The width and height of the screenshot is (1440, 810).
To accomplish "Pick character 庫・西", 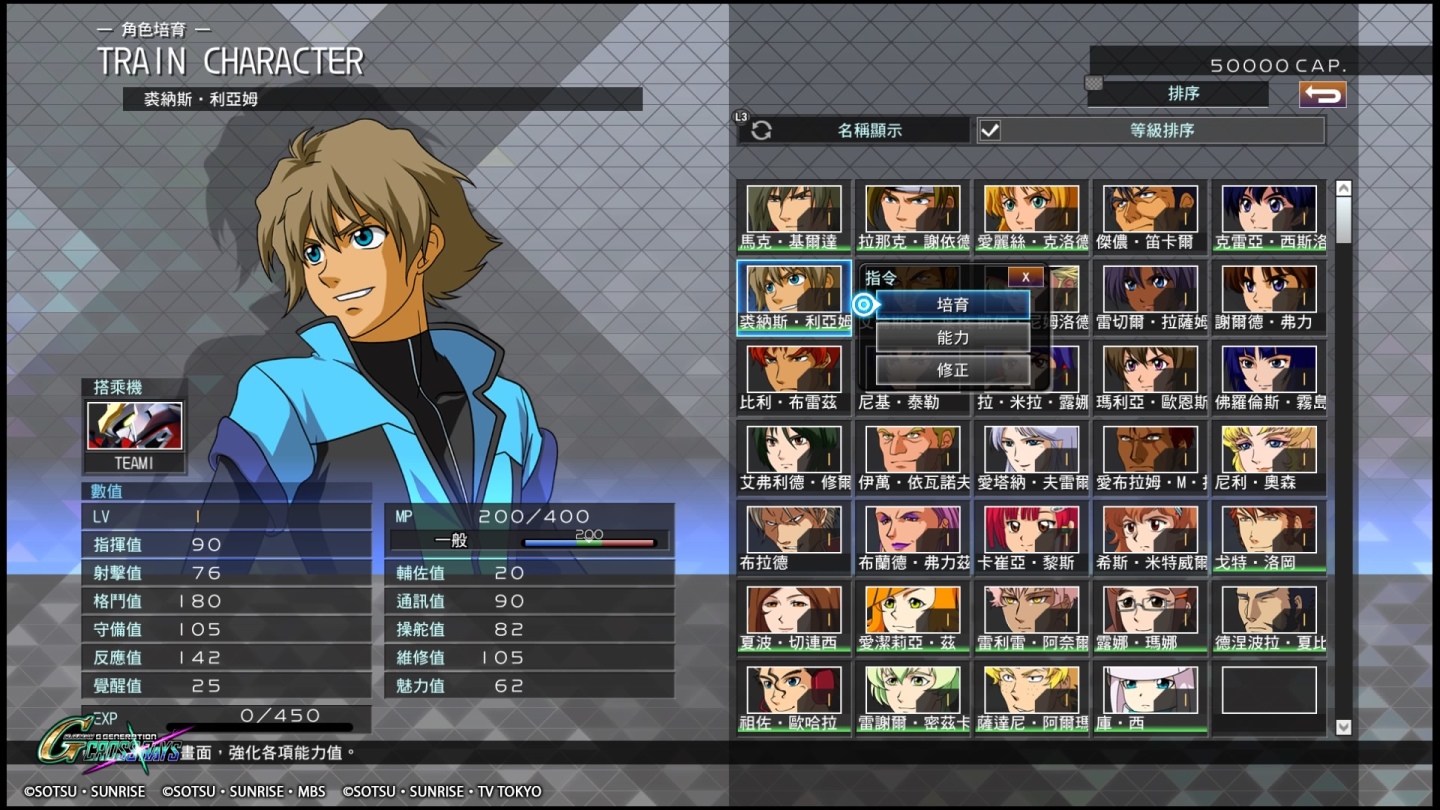I will pos(1150,697).
